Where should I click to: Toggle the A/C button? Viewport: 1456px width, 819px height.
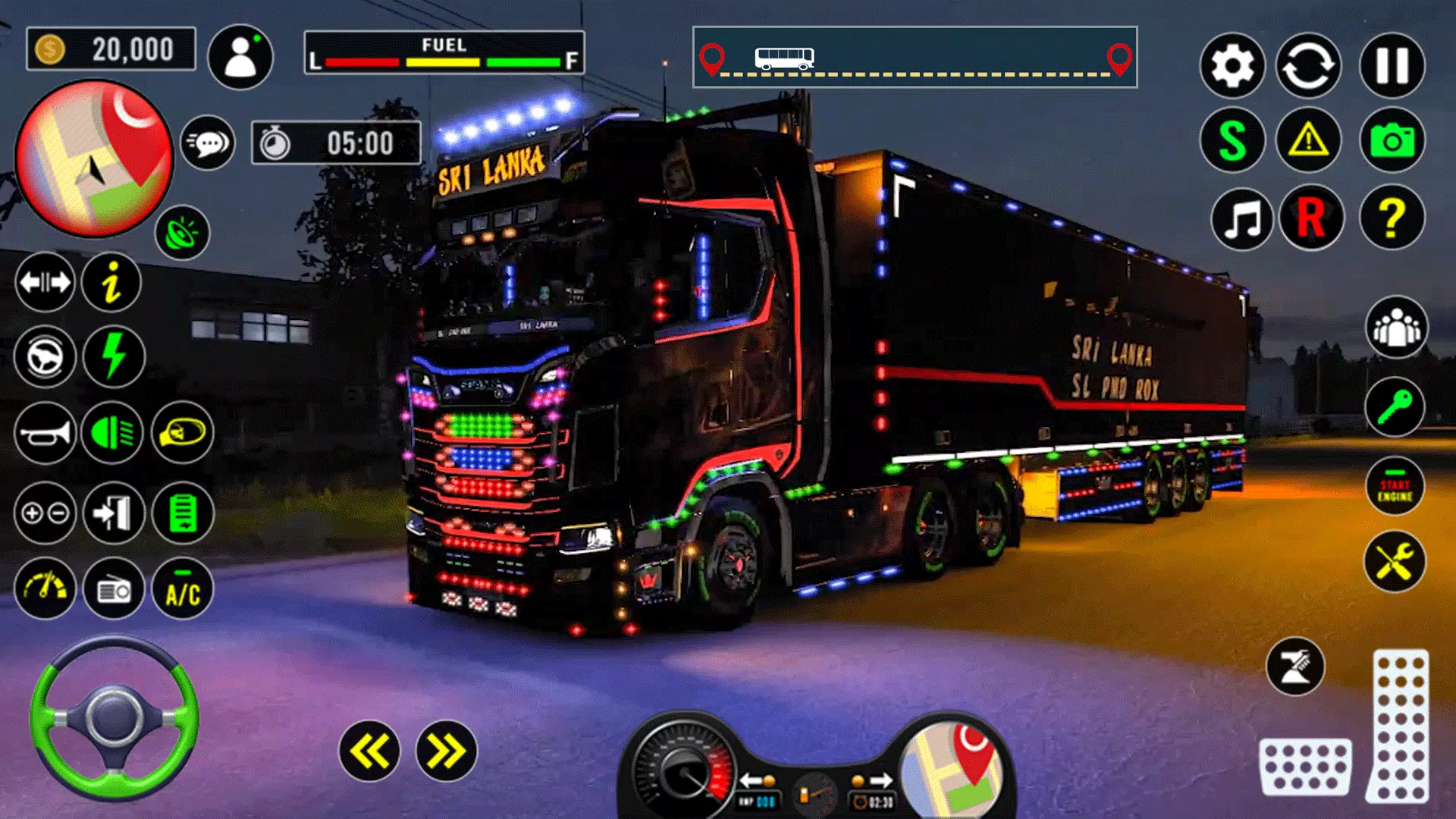coord(183,590)
